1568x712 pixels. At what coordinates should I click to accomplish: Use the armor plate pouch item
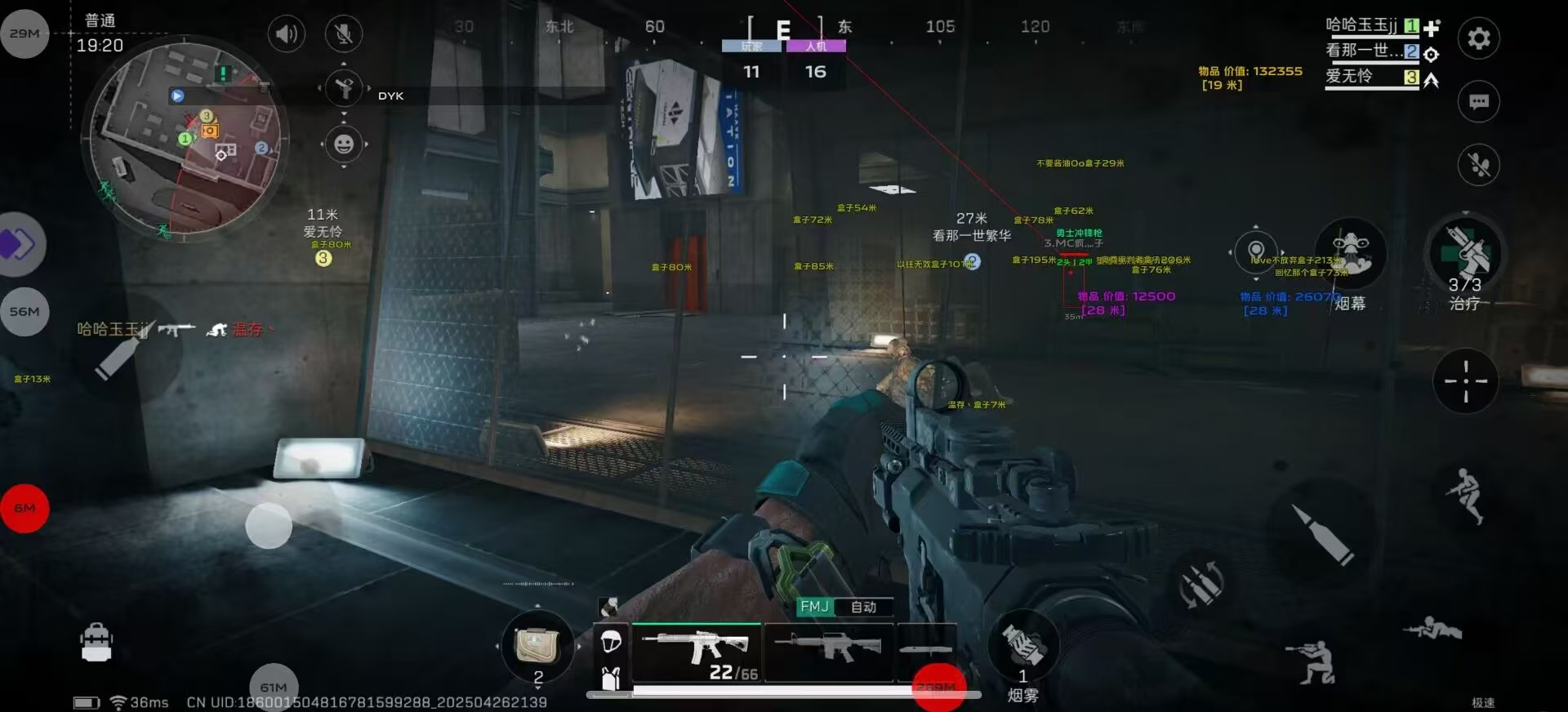537,647
